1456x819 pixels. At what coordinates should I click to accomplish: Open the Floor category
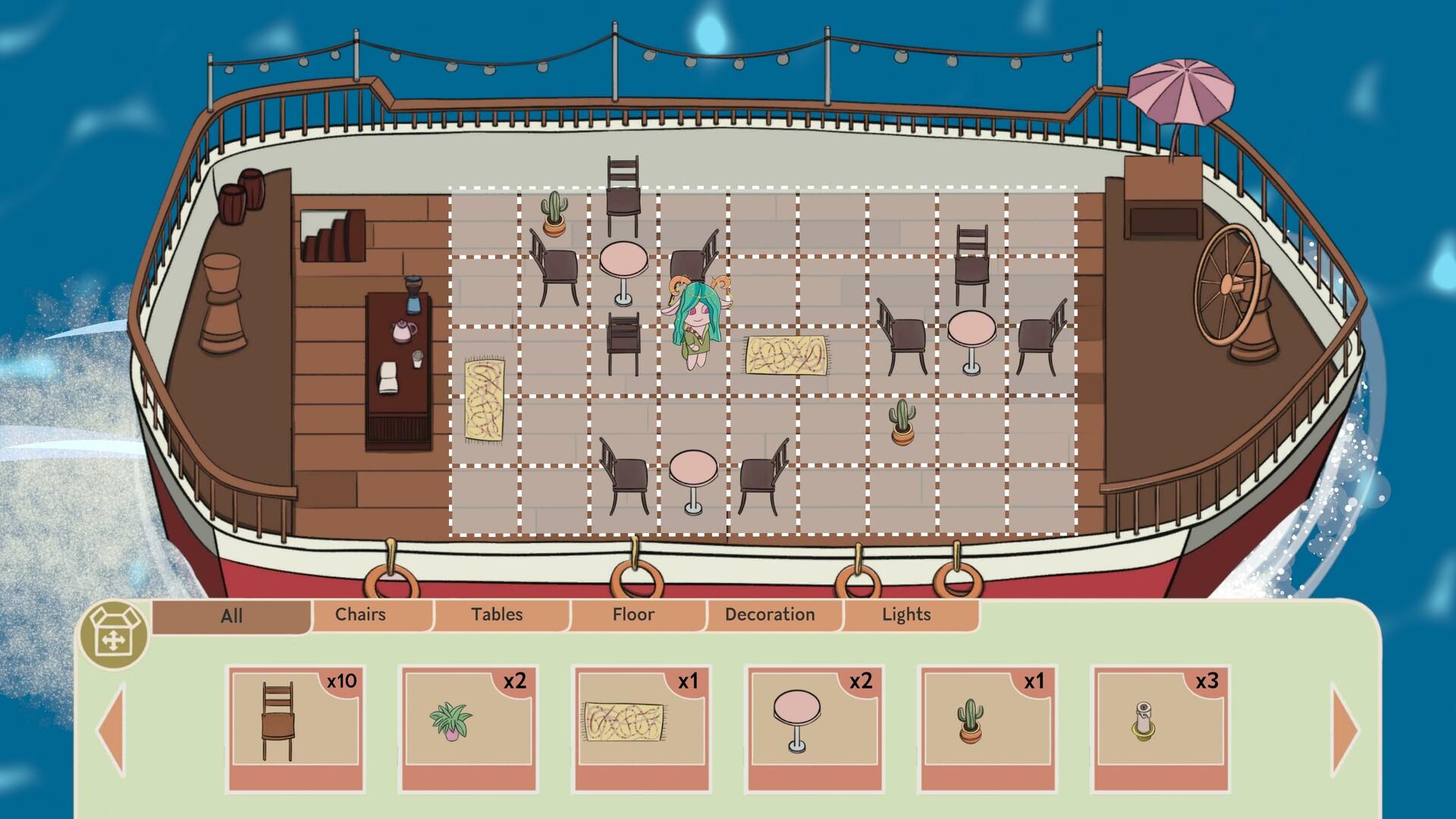(x=635, y=614)
